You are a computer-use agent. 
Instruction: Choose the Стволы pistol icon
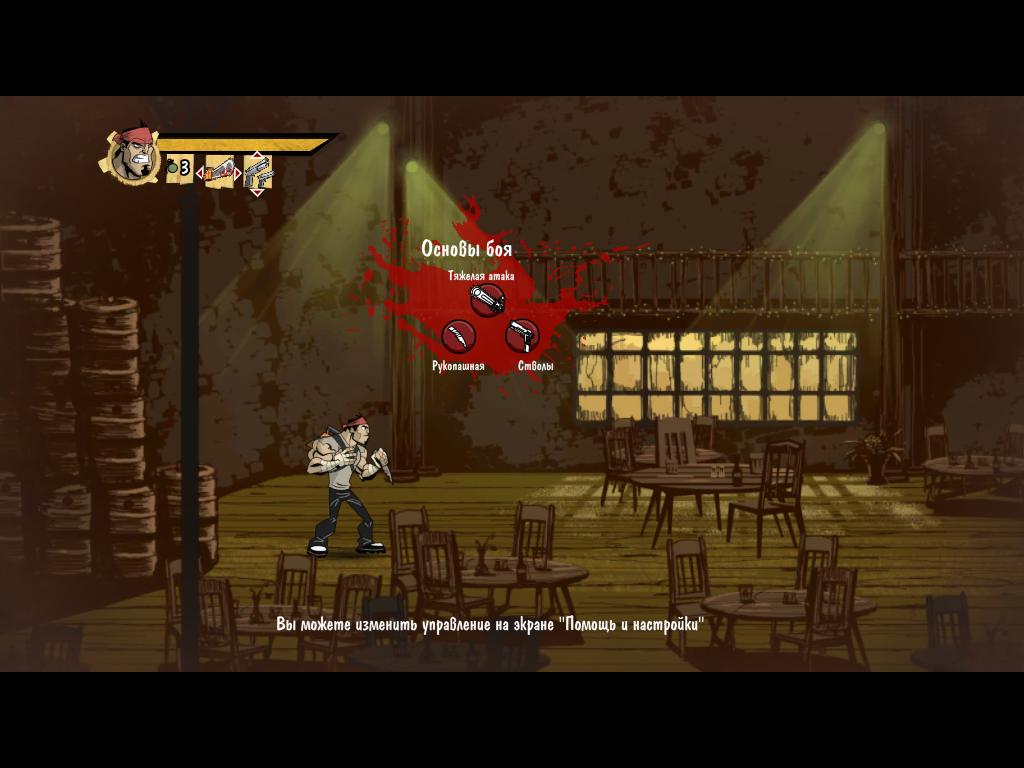click(x=522, y=336)
